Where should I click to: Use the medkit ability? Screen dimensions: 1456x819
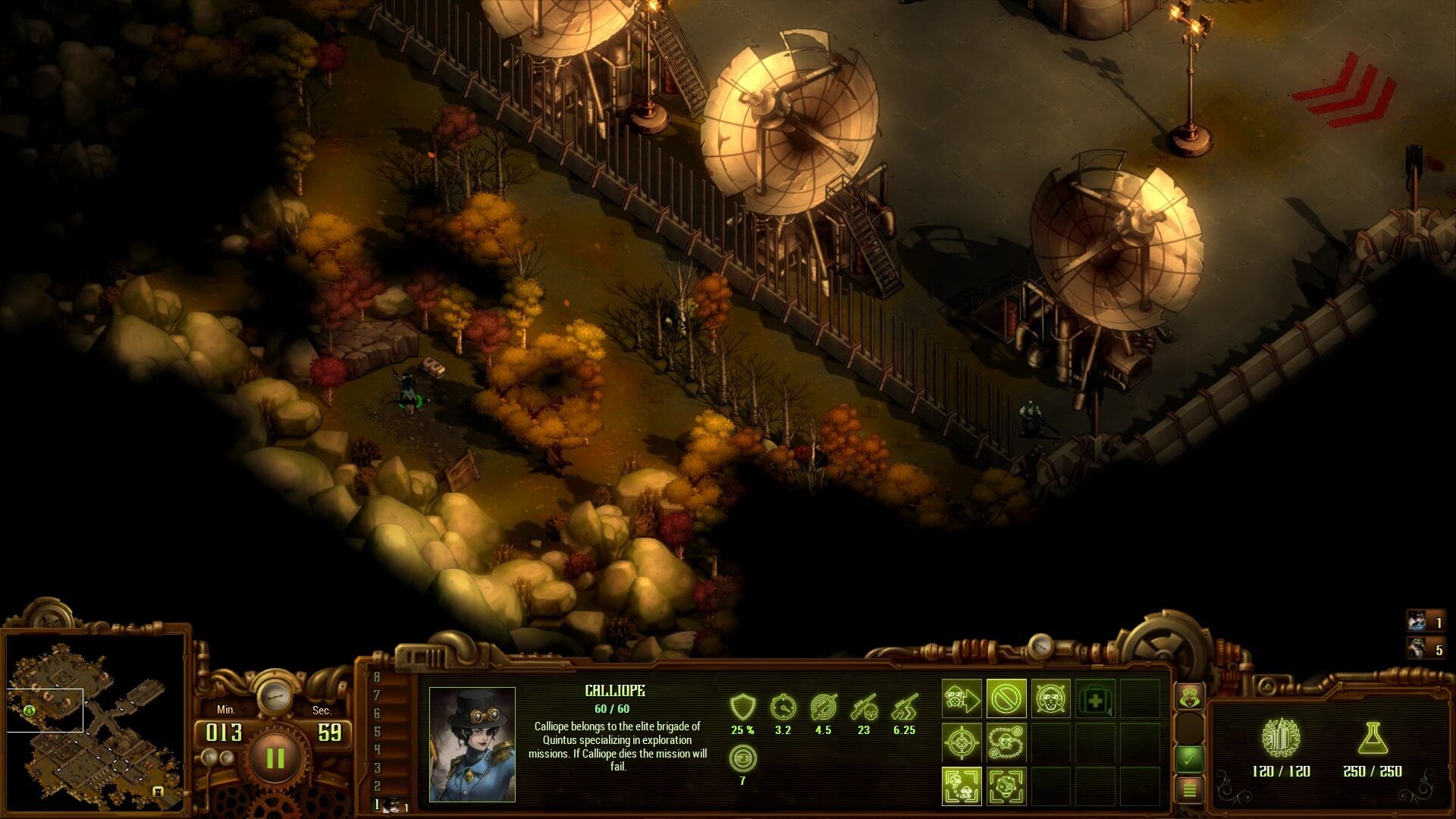pos(1095,699)
